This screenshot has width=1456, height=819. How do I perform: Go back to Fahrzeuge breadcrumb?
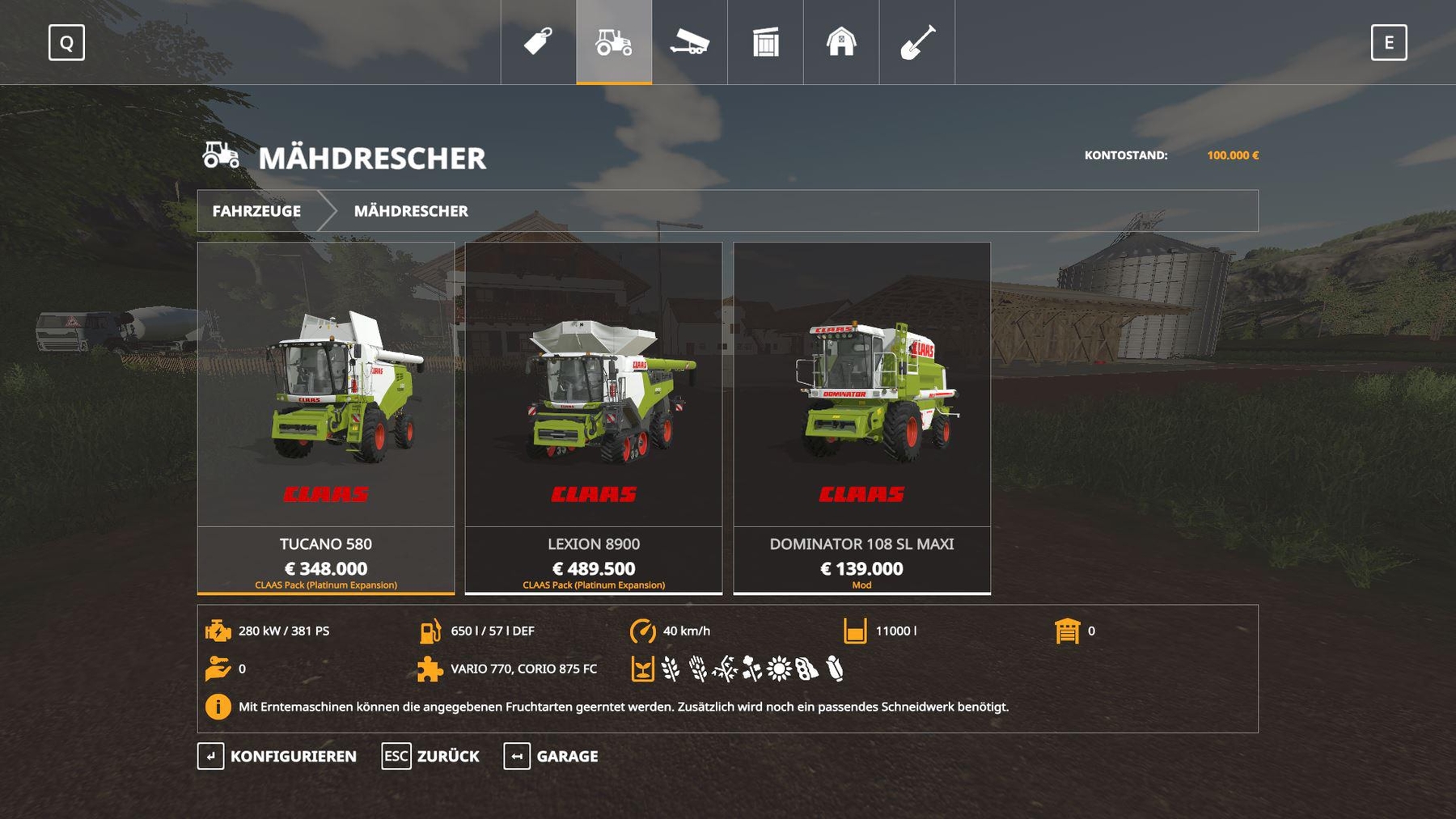click(x=256, y=211)
